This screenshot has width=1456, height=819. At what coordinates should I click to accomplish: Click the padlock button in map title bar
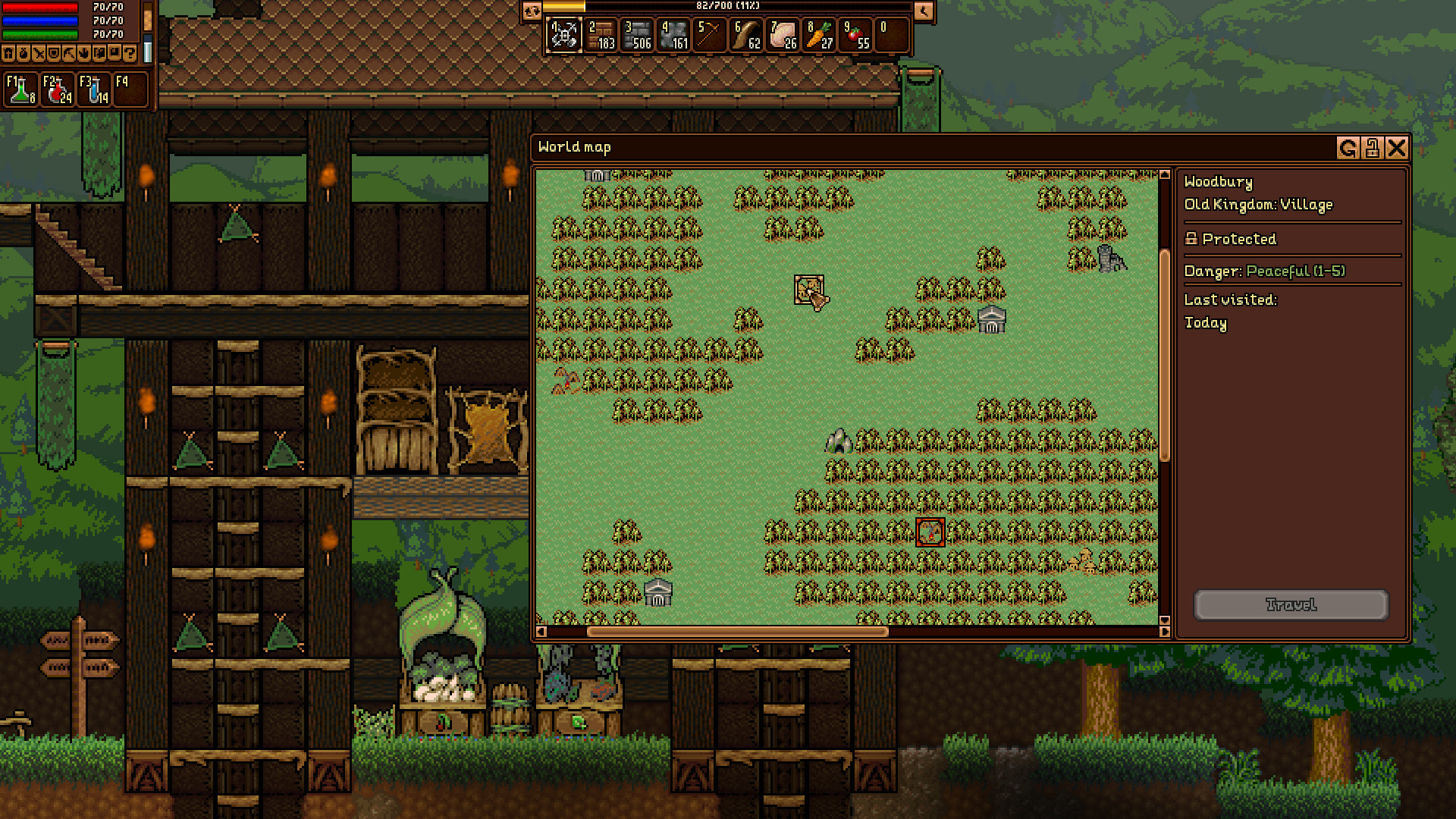pos(1372,148)
